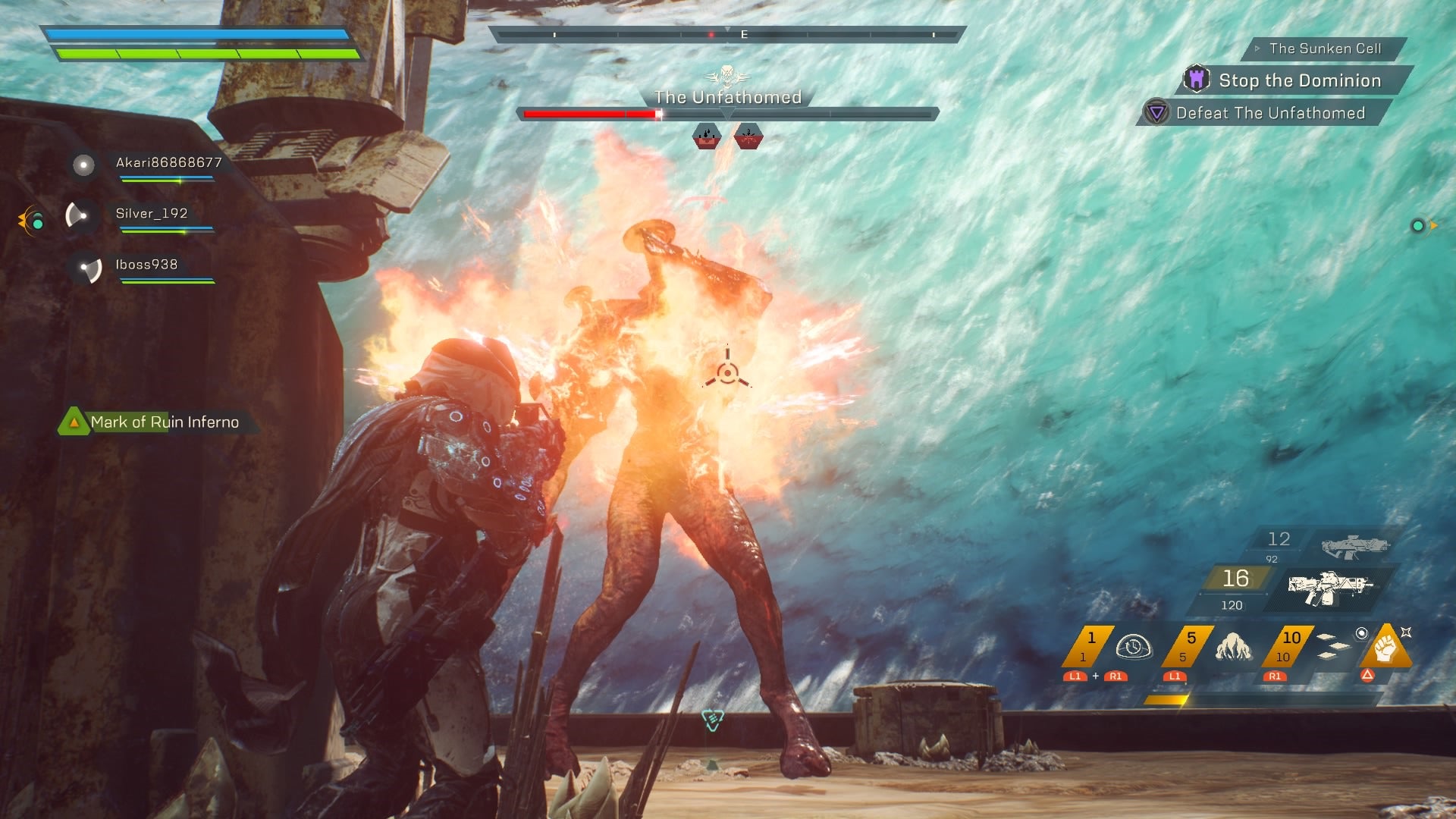The width and height of the screenshot is (1456, 819).
Task: Activate the triple-shard ability with 10 charges
Action: click(x=1332, y=646)
